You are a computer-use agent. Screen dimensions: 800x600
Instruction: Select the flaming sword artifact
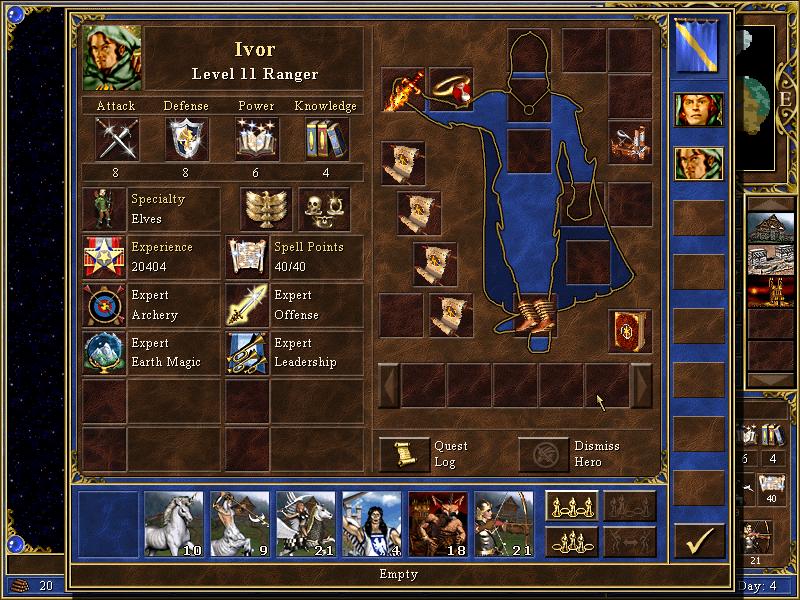(404, 90)
